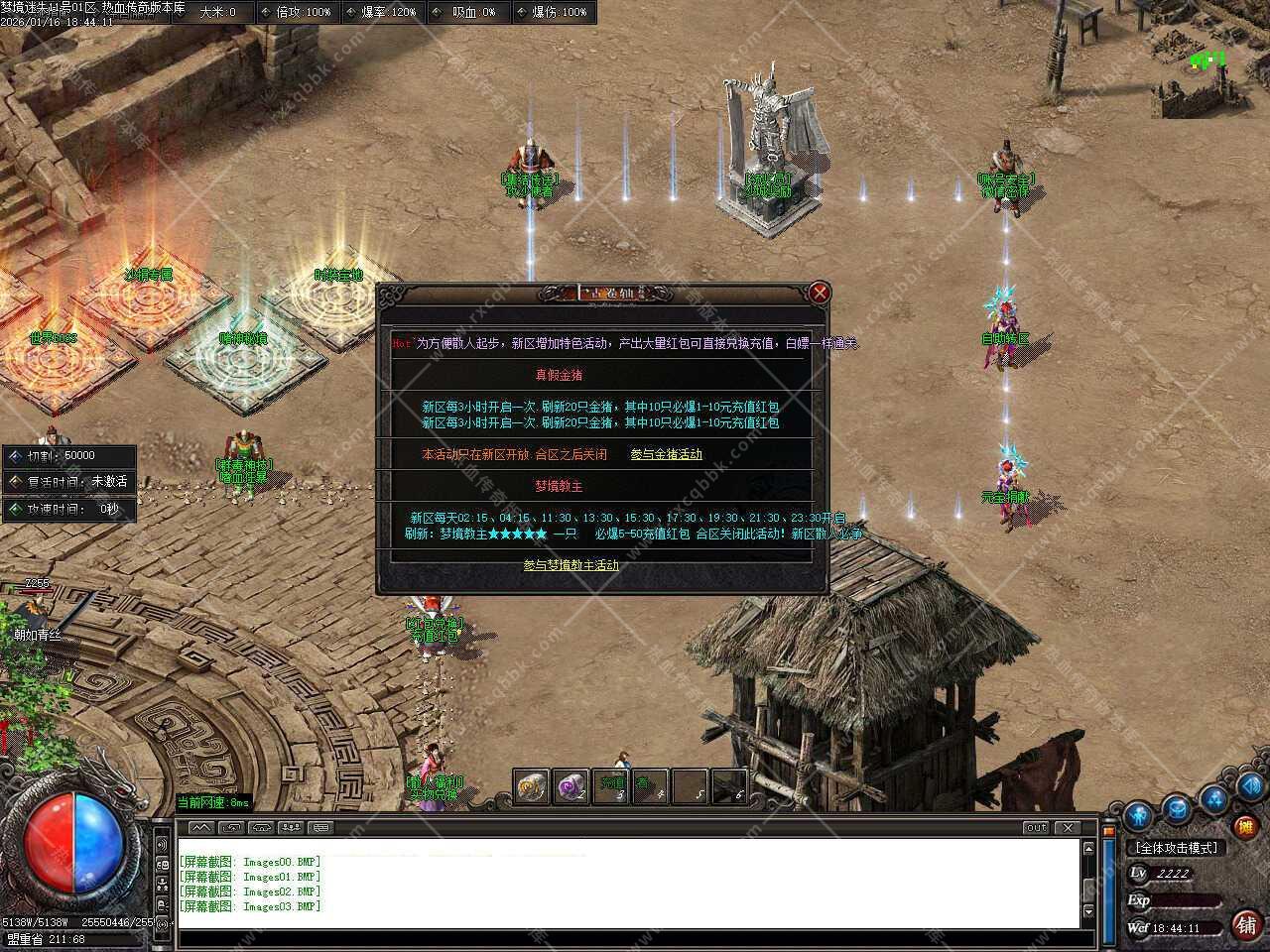Open the 参与金猪活动 link
Viewport: 1270px width, 952px height.
click(666, 454)
